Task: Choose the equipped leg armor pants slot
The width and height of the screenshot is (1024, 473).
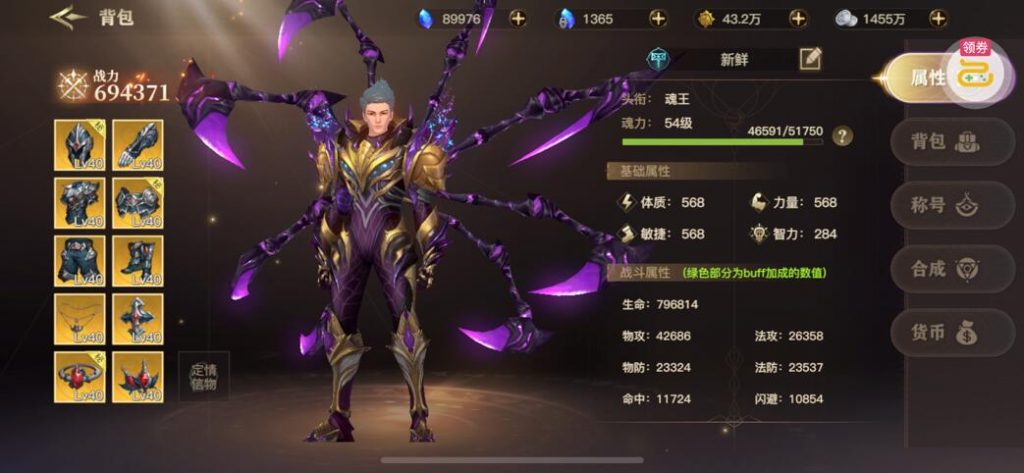Action: 80,261
